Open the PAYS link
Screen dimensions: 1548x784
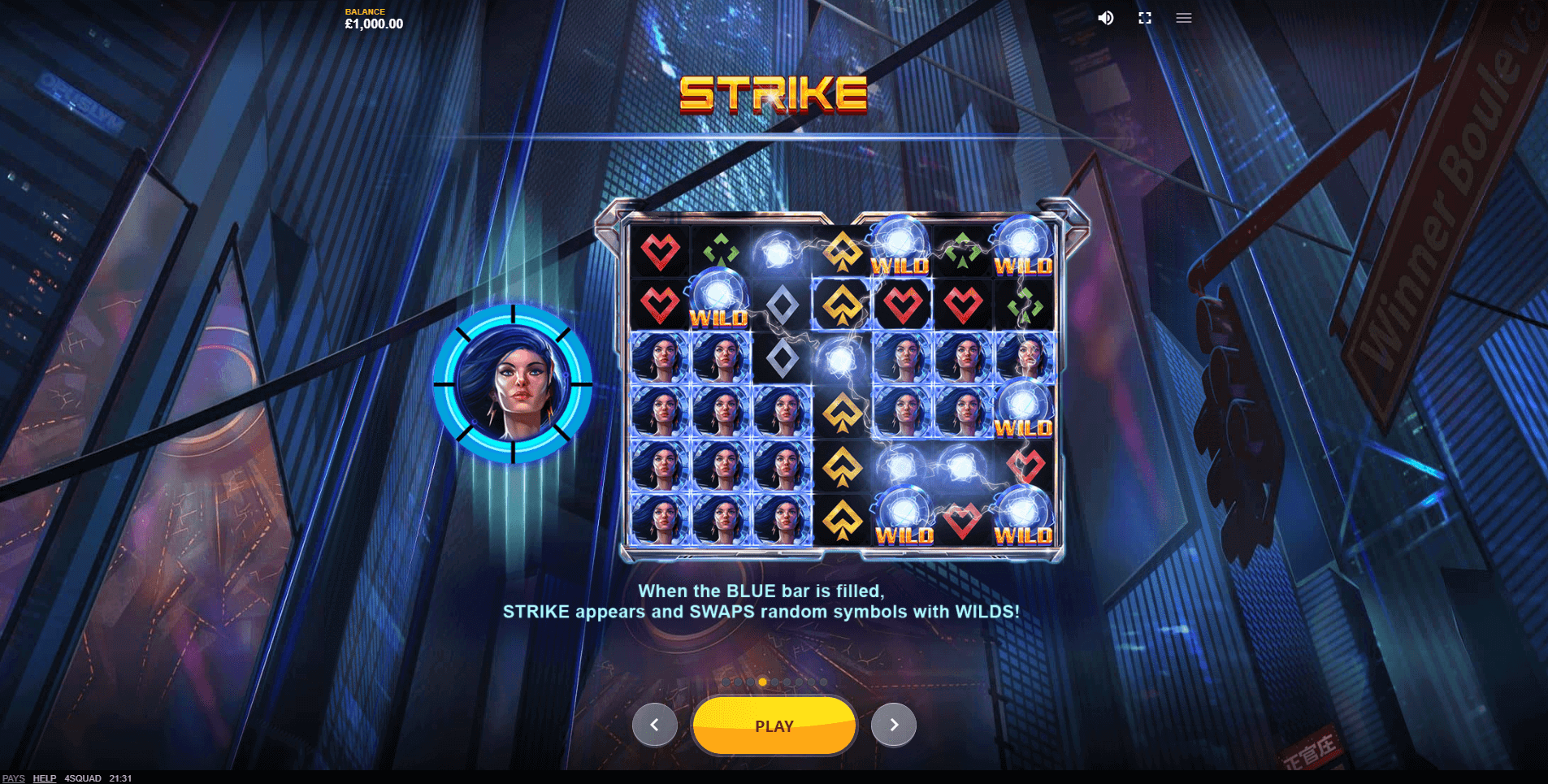click(x=13, y=778)
